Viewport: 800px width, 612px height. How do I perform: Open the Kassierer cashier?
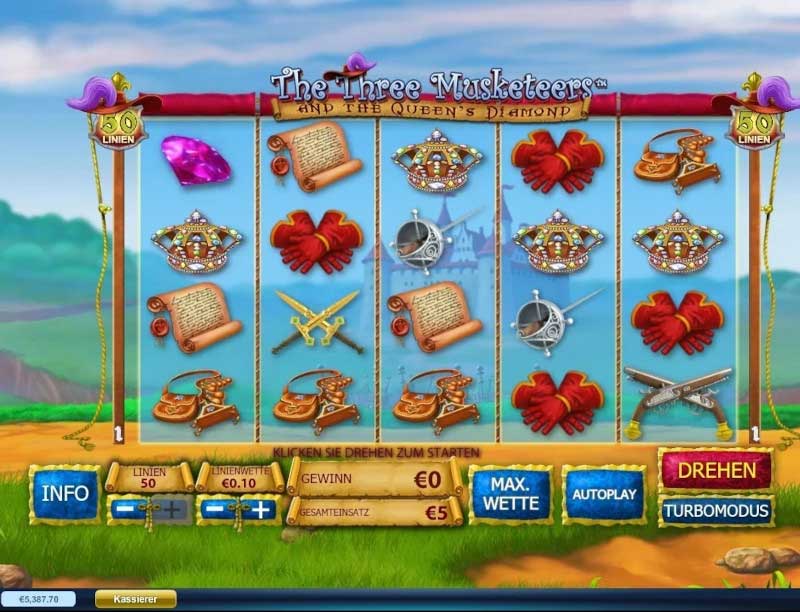pos(135,599)
